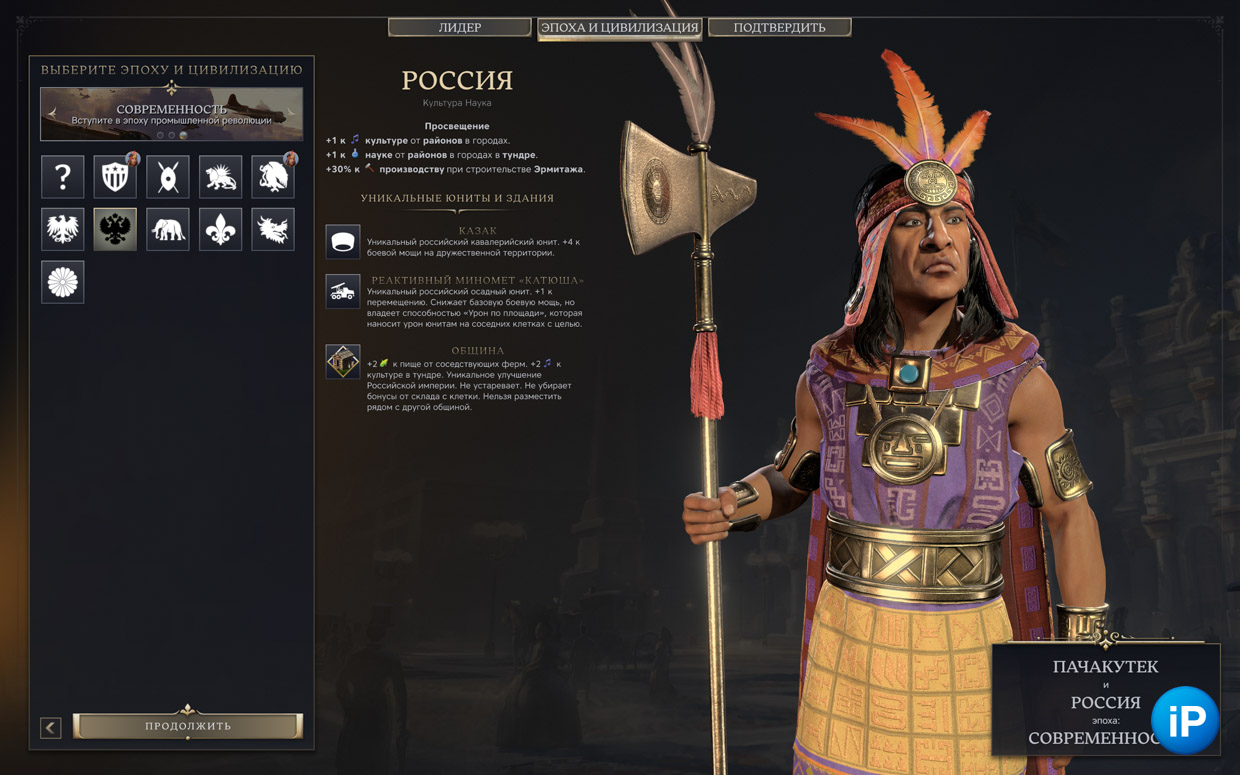Switch to the Лидер tab
Screen dimensions: 1240x775
(x=459, y=27)
